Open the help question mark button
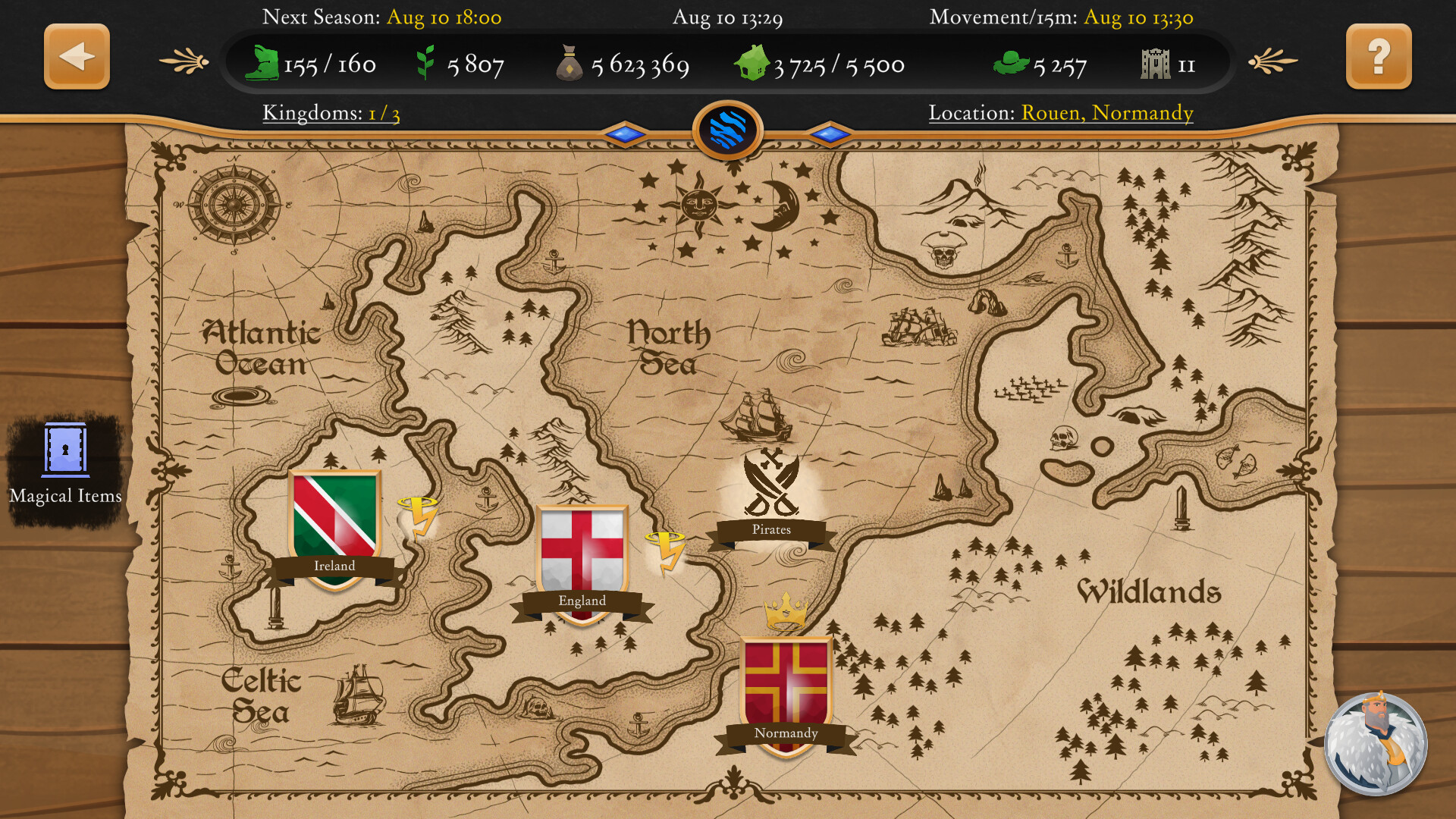 click(1378, 56)
